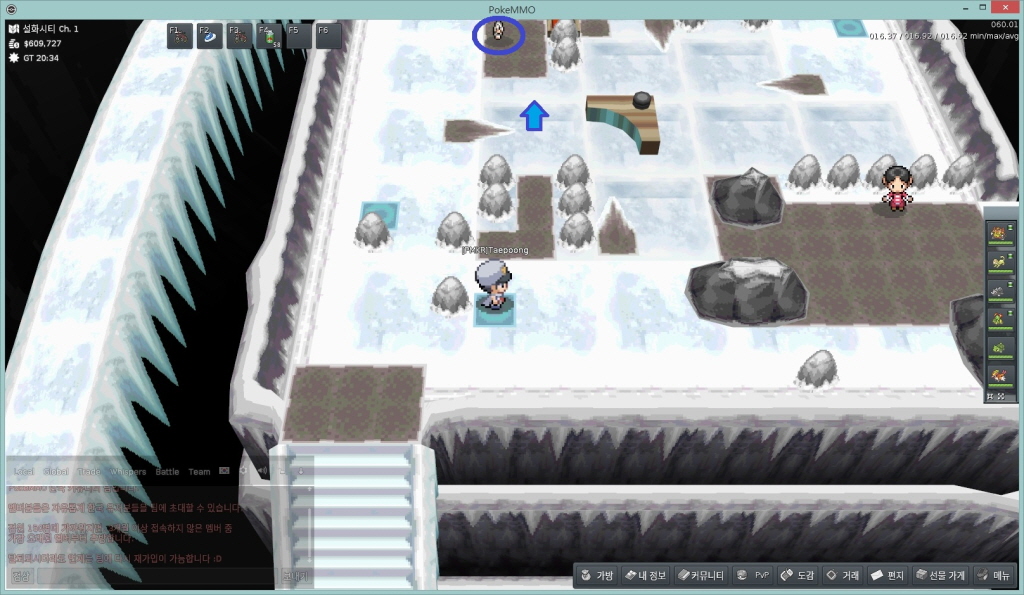
Task: Open the 편지 mail window
Action: tap(888, 575)
